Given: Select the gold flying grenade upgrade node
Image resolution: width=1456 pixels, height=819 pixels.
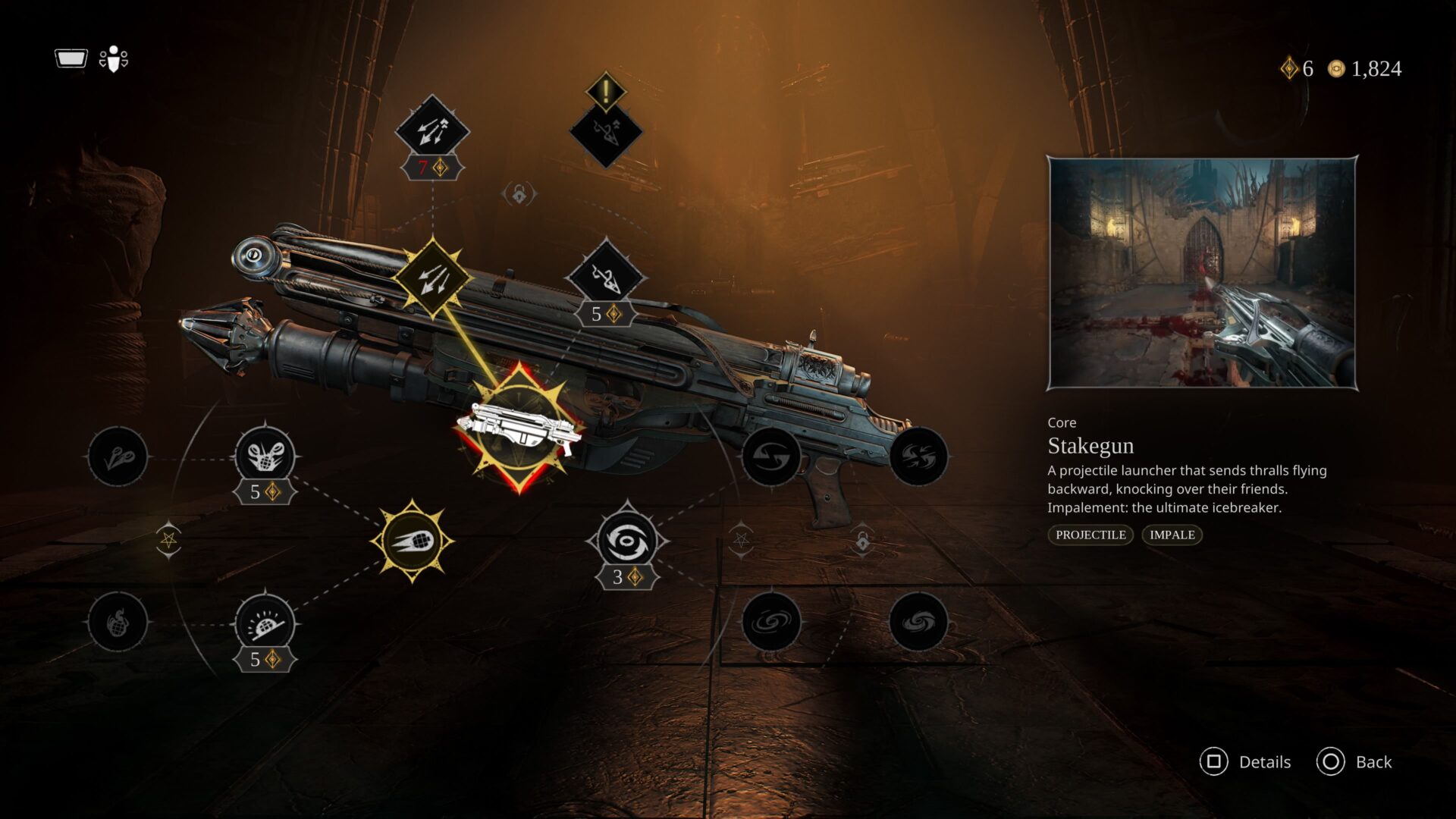Looking at the screenshot, I should click(412, 541).
